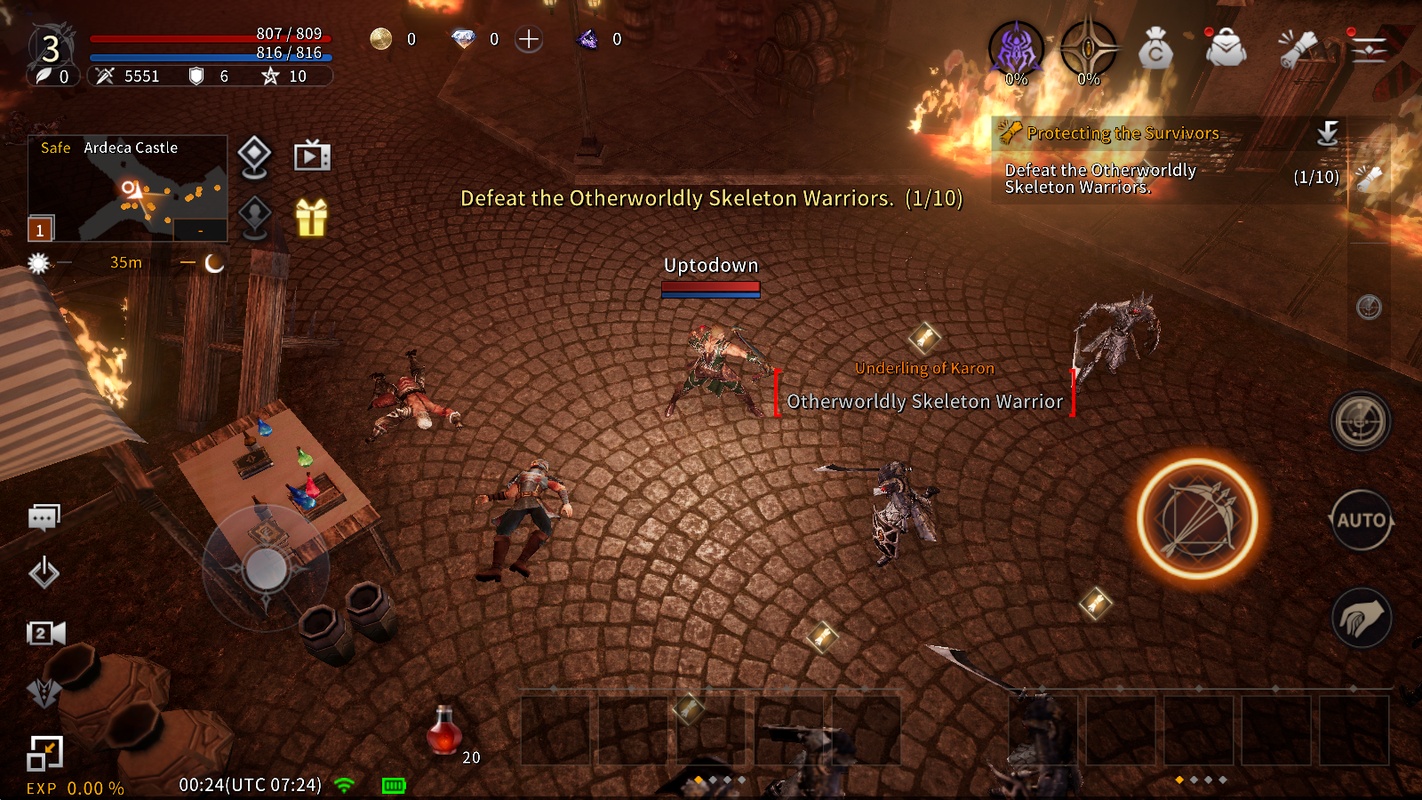This screenshot has height=800, width=1422.
Task: Open the scroll quest log icon
Action: point(1298,48)
